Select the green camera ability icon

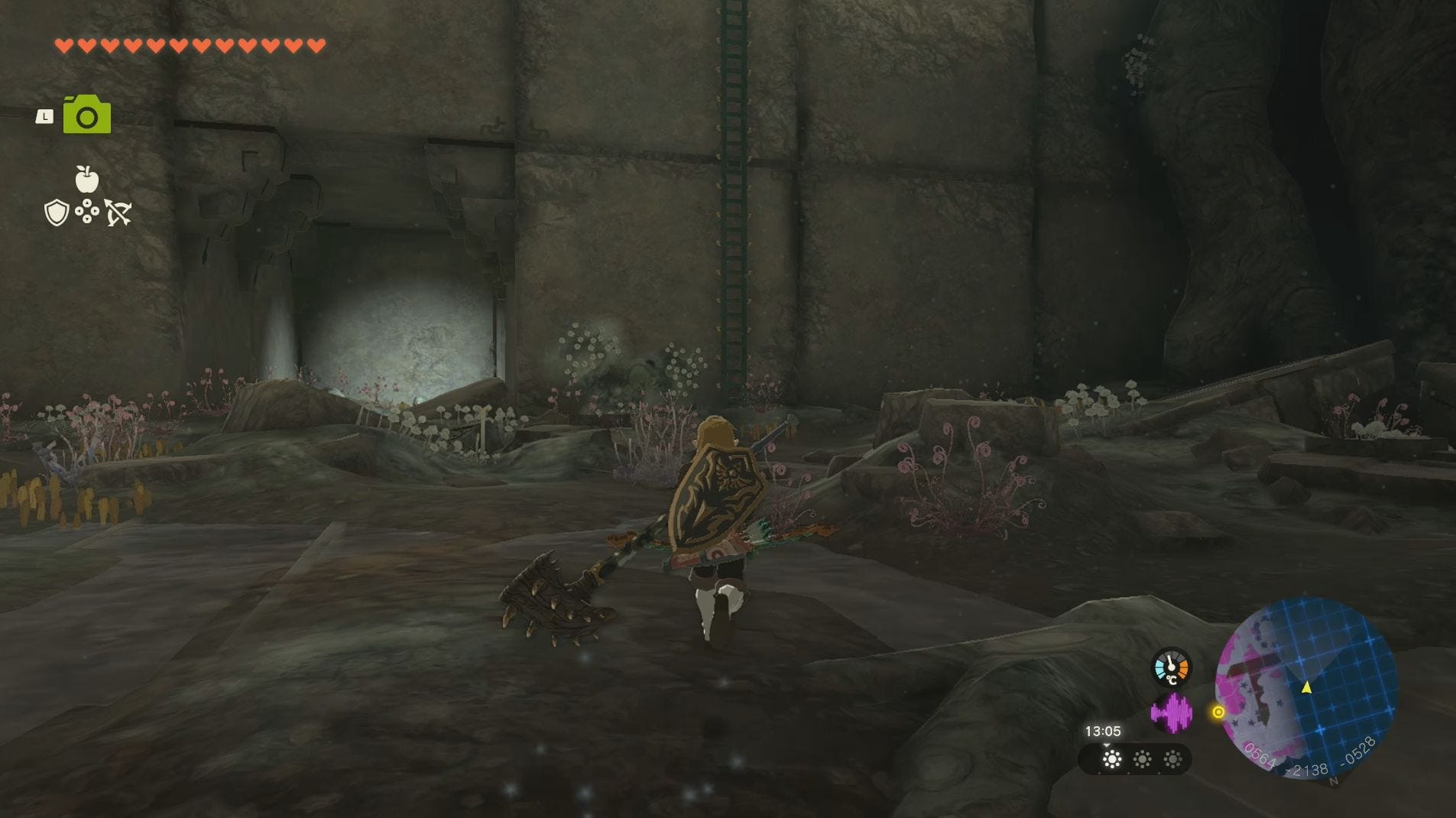(87, 113)
